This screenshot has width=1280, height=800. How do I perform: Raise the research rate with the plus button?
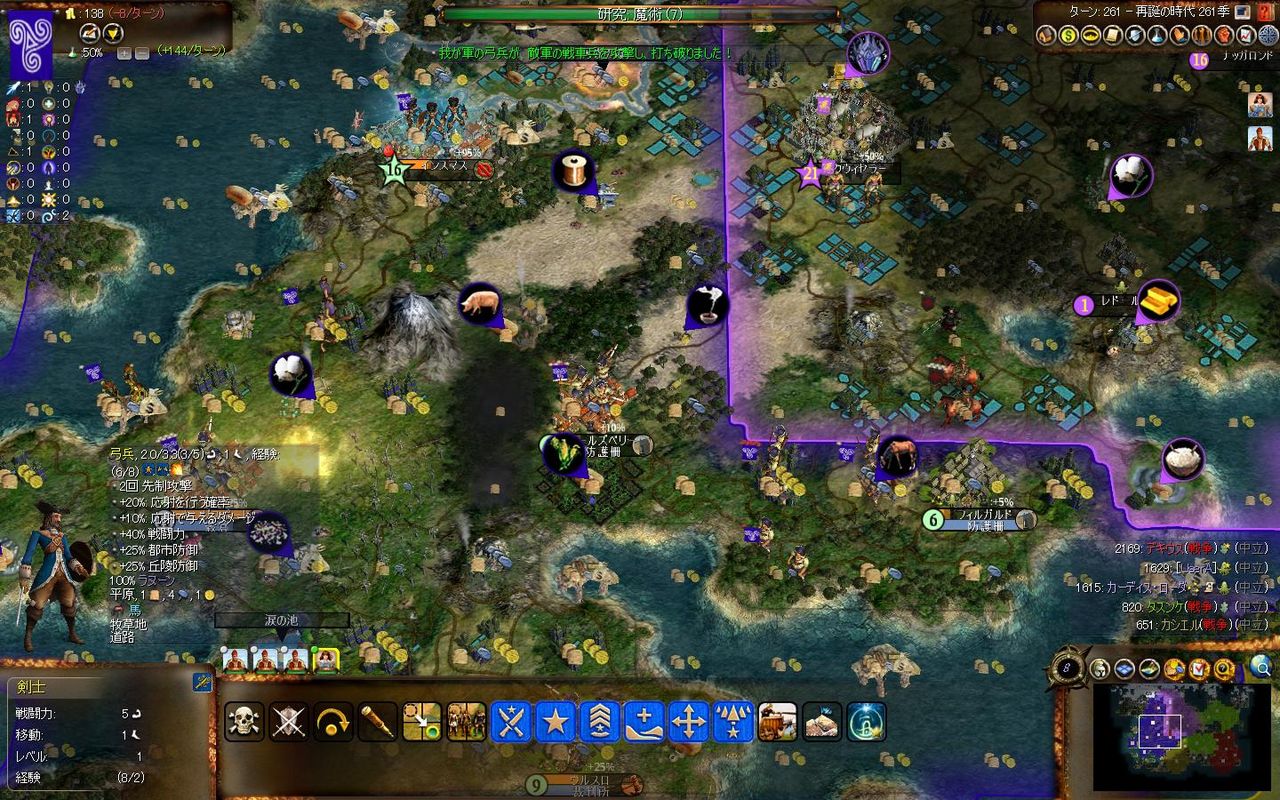point(124,51)
